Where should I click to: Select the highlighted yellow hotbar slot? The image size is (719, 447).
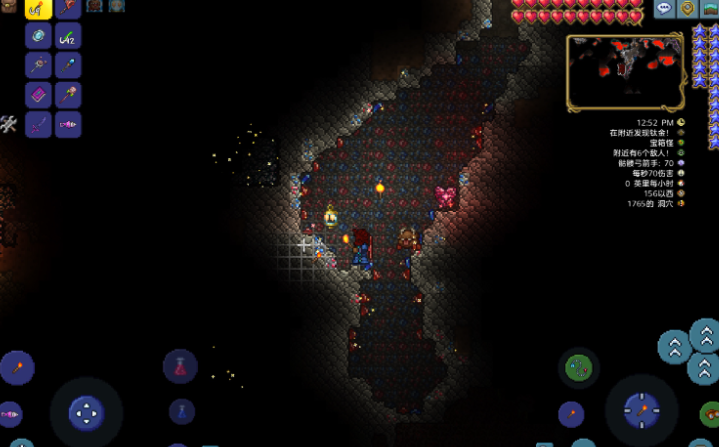(x=39, y=8)
